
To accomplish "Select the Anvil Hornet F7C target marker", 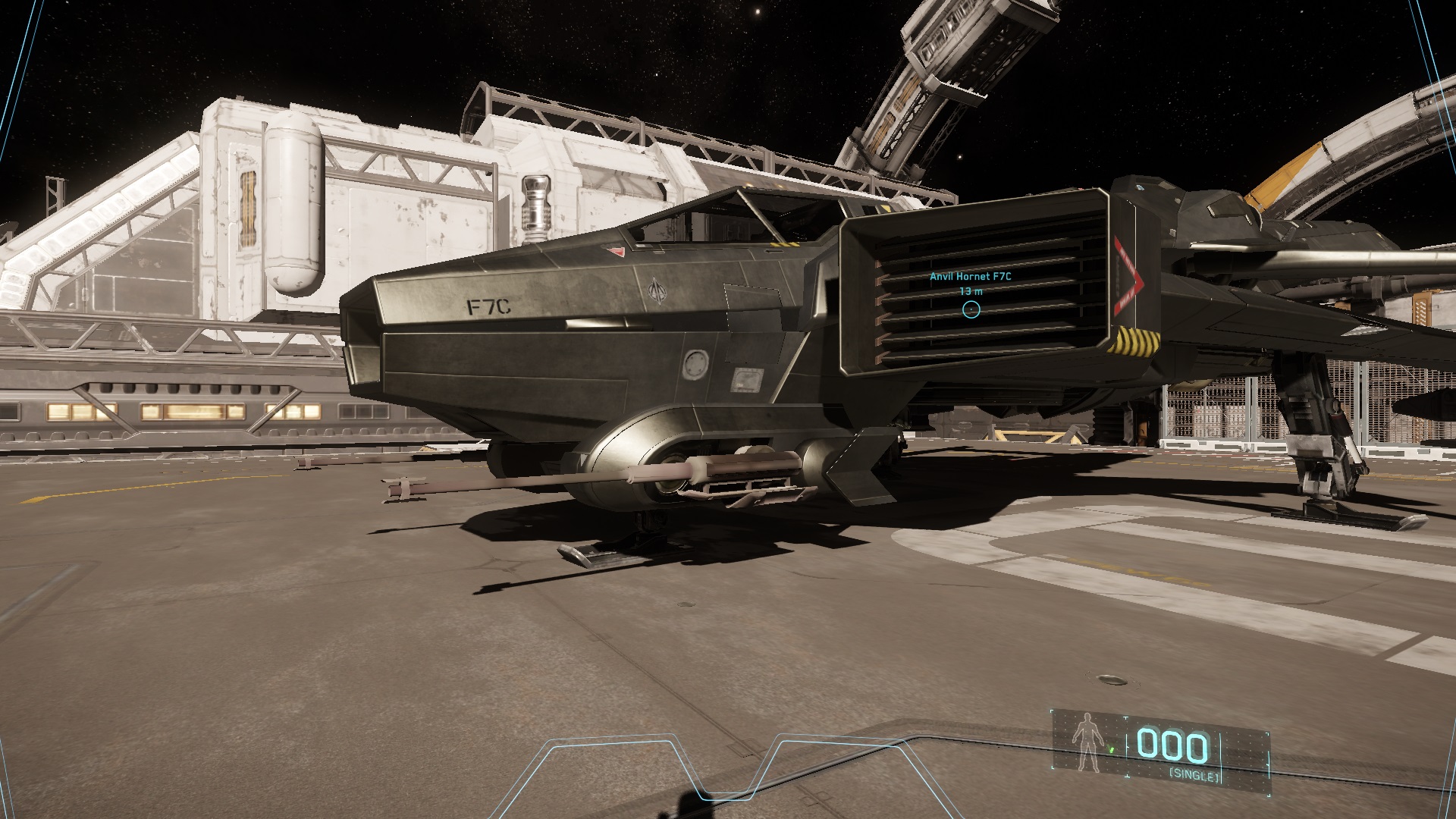I will tap(971, 309).
